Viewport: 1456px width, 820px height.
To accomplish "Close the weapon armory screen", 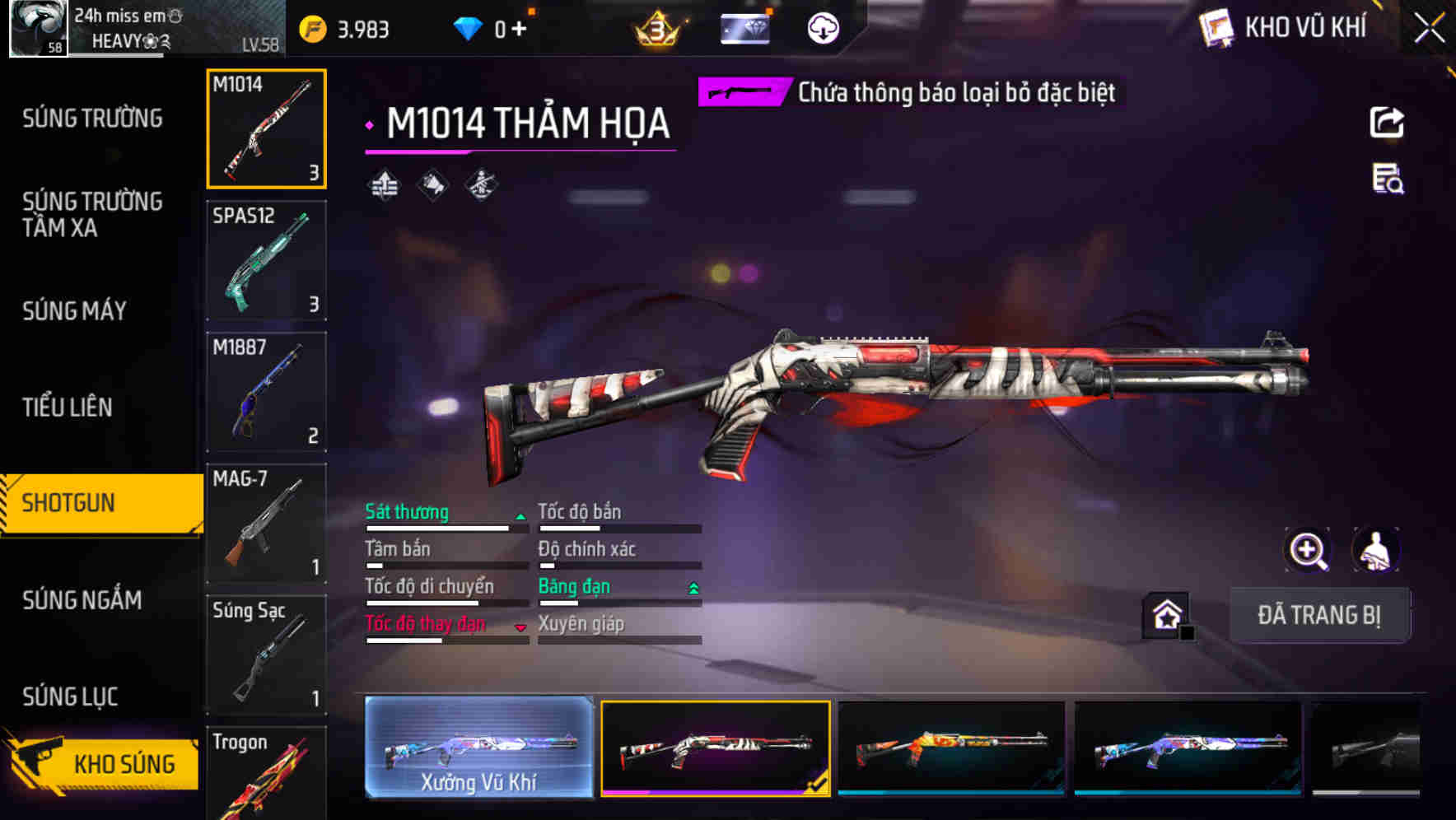I will tap(1429, 29).
